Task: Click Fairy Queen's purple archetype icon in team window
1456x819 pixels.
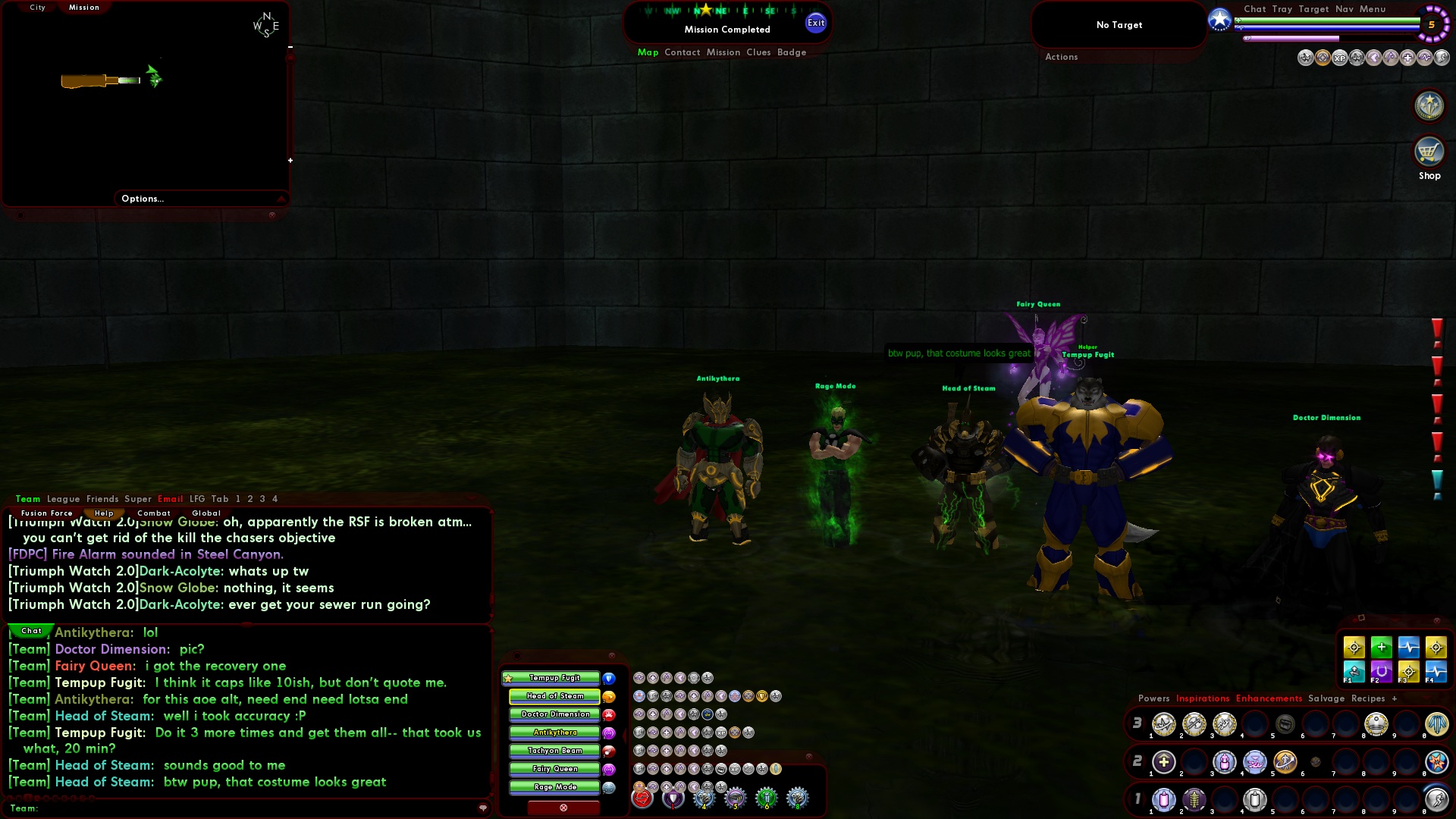Action: point(609,769)
